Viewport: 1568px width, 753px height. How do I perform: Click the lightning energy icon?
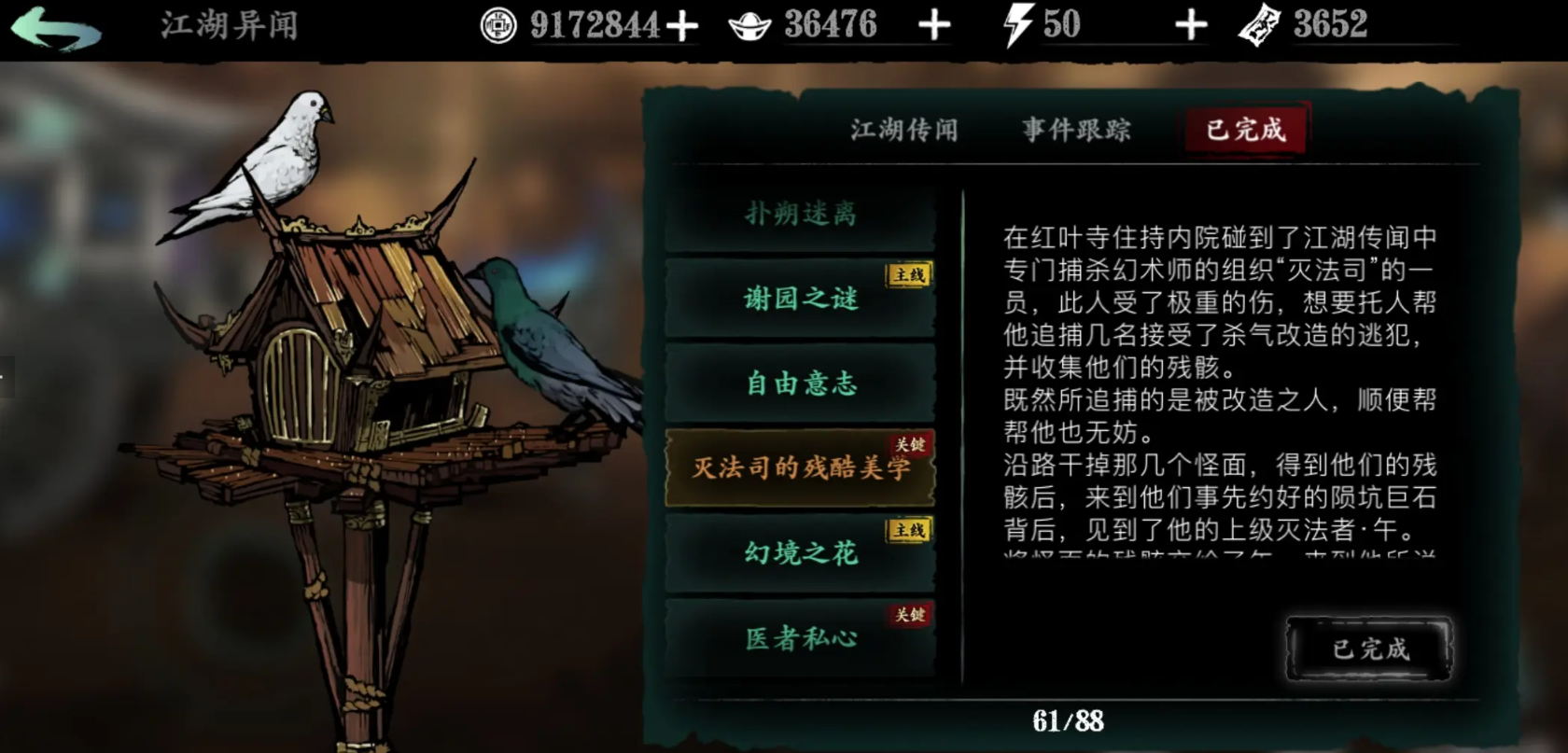[x=1017, y=25]
